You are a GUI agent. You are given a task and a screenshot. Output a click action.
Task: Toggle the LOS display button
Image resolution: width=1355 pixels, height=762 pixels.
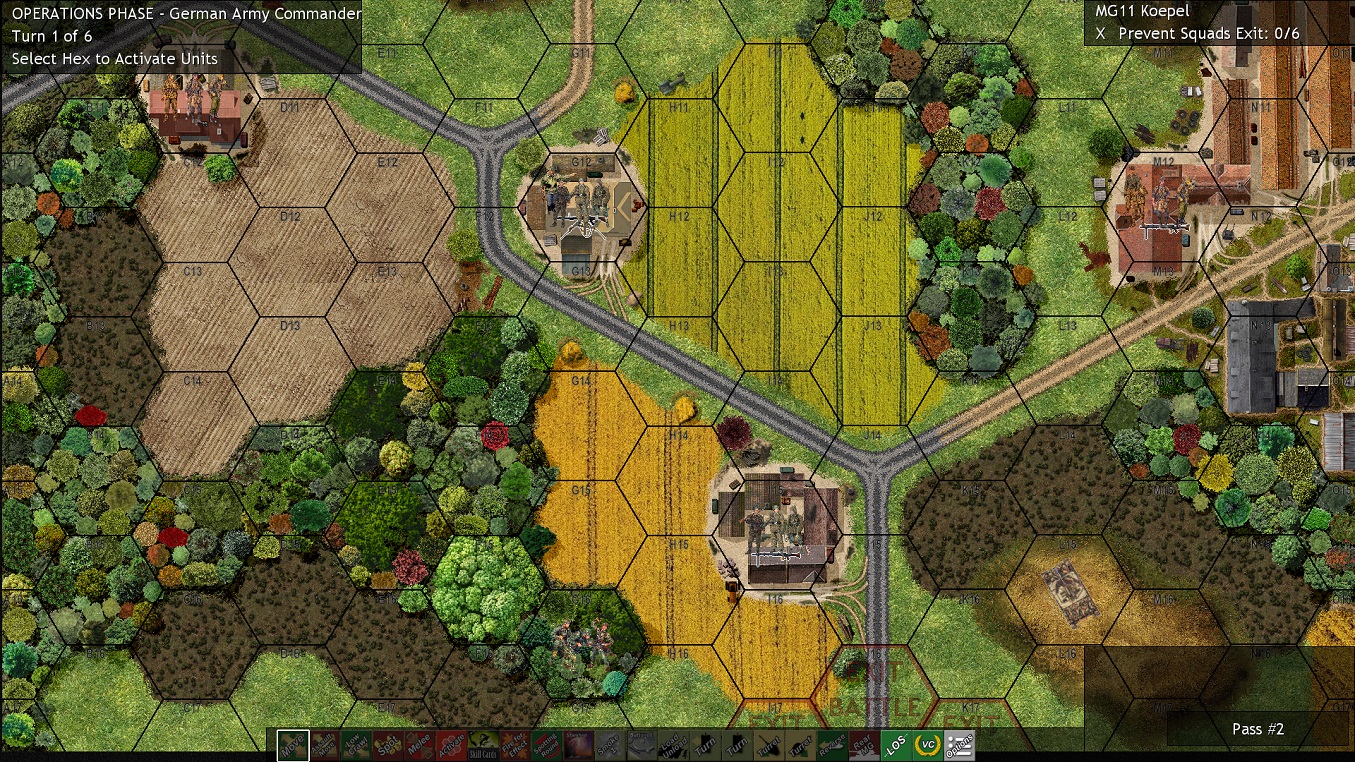click(897, 745)
